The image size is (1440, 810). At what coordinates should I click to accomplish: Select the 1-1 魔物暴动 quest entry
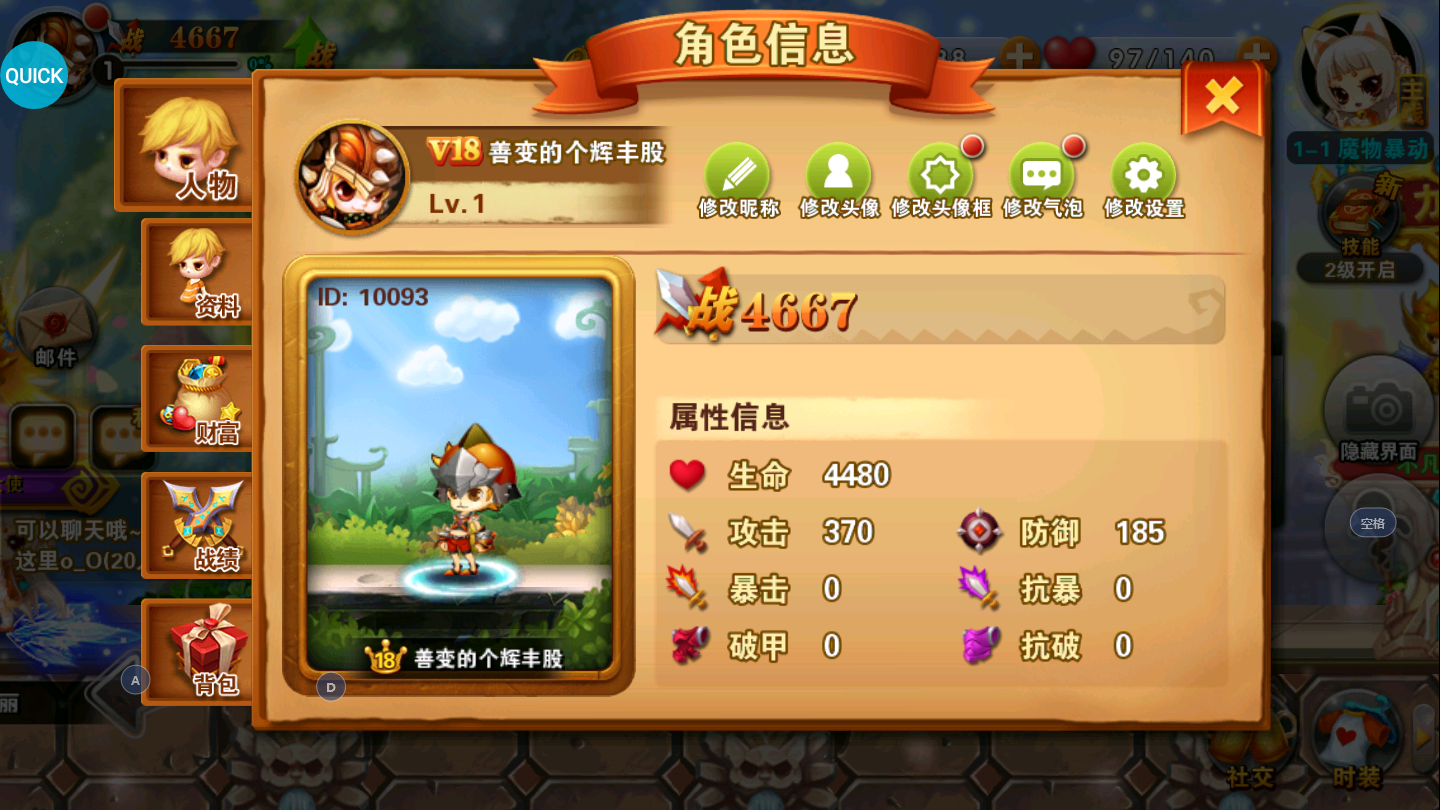1360,145
